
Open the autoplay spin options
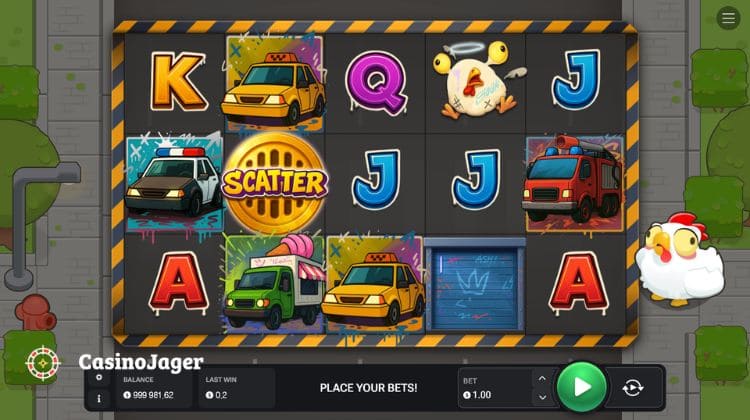[x=632, y=388]
